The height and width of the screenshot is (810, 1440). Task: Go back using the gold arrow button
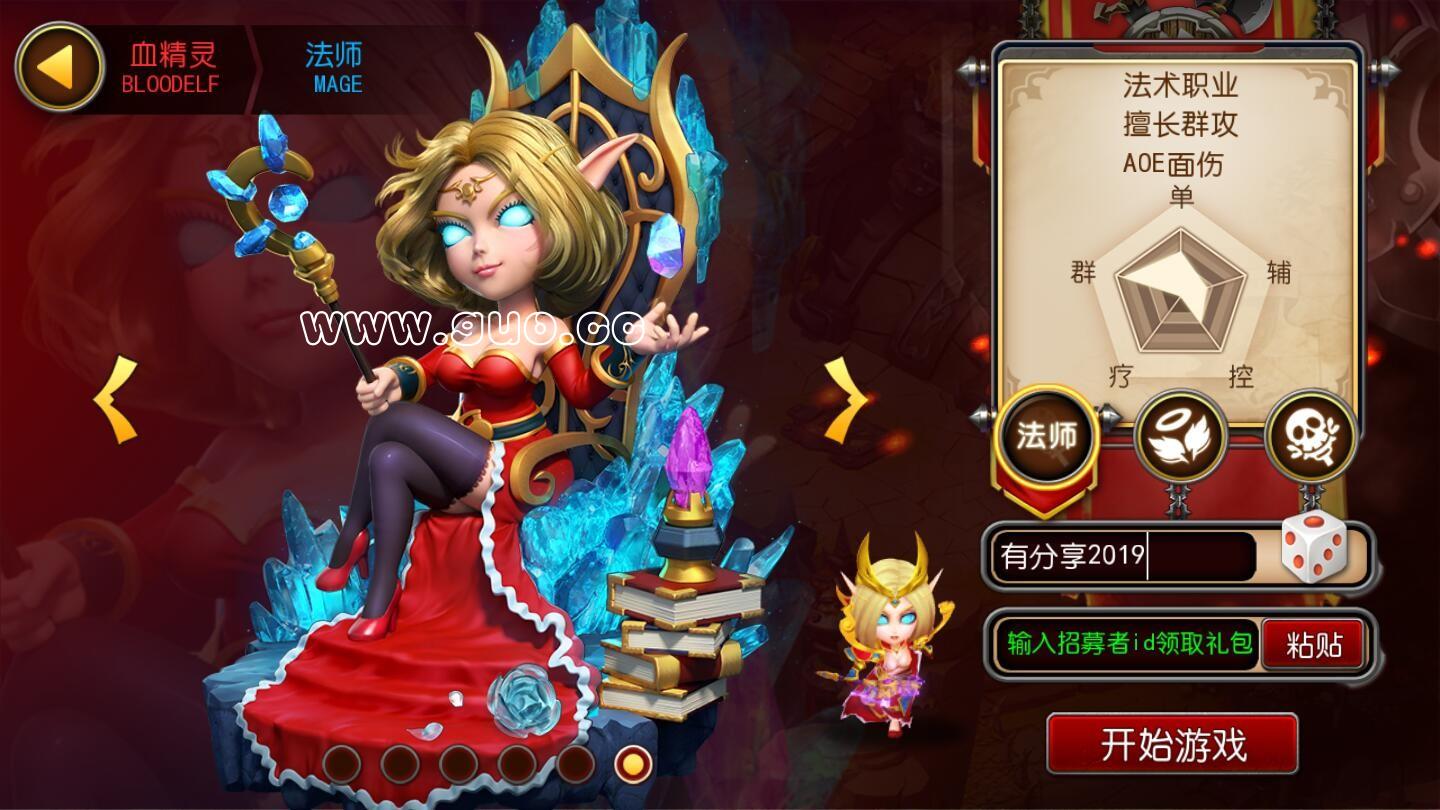59,67
